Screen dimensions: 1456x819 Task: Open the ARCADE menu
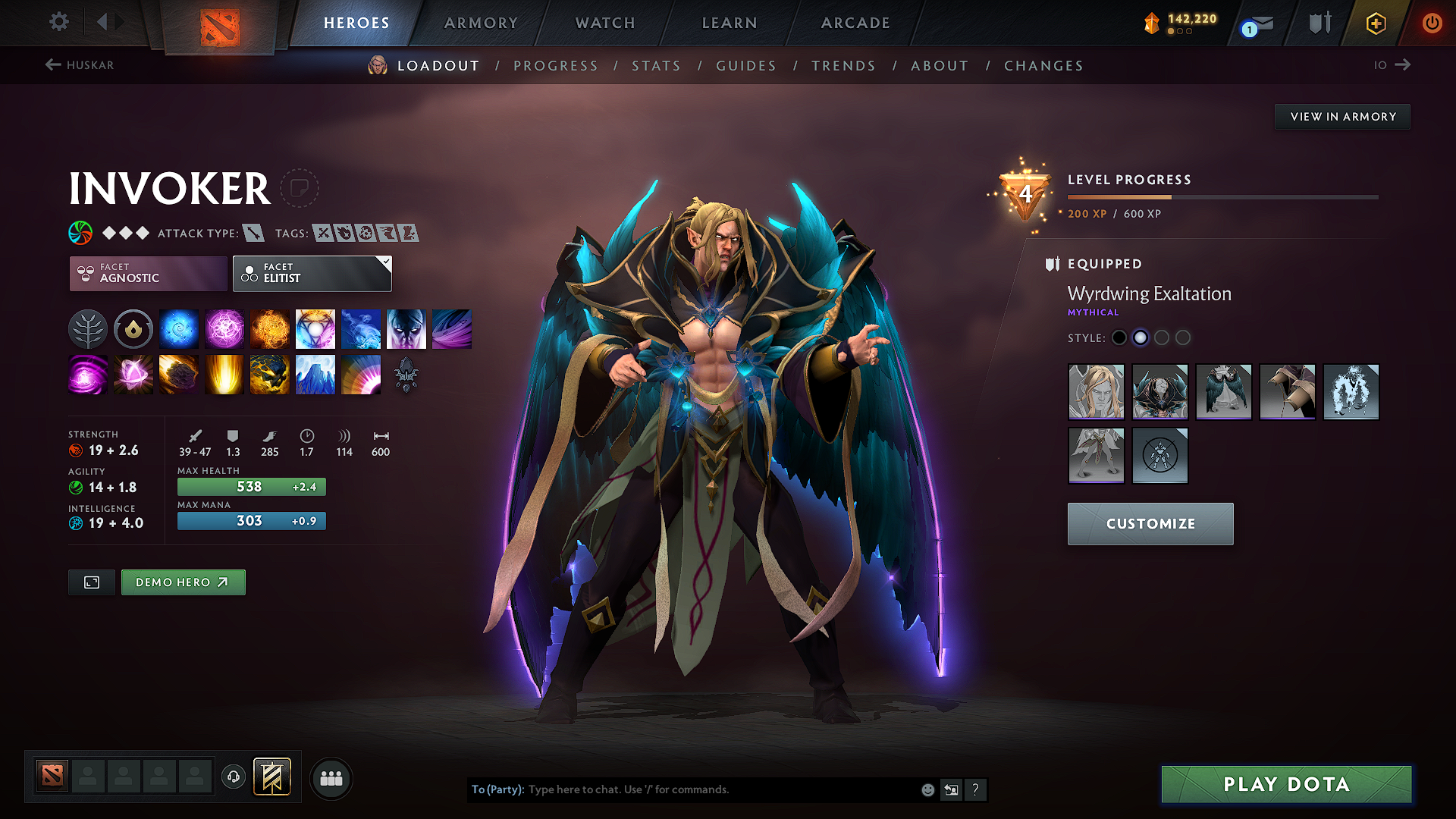pyautogui.click(x=855, y=23)
